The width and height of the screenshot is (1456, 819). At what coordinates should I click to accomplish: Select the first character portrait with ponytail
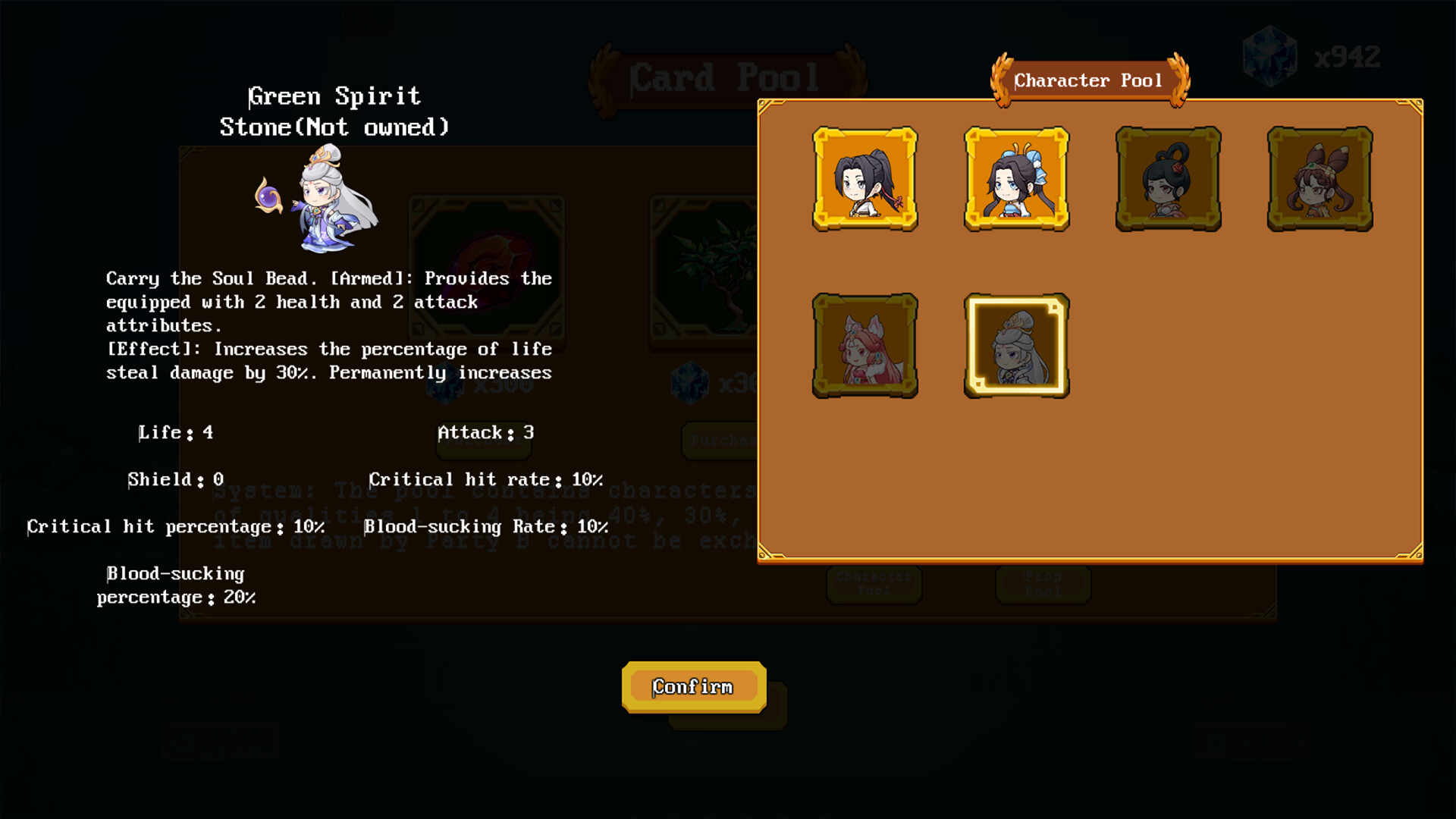(x=864, y=180)
